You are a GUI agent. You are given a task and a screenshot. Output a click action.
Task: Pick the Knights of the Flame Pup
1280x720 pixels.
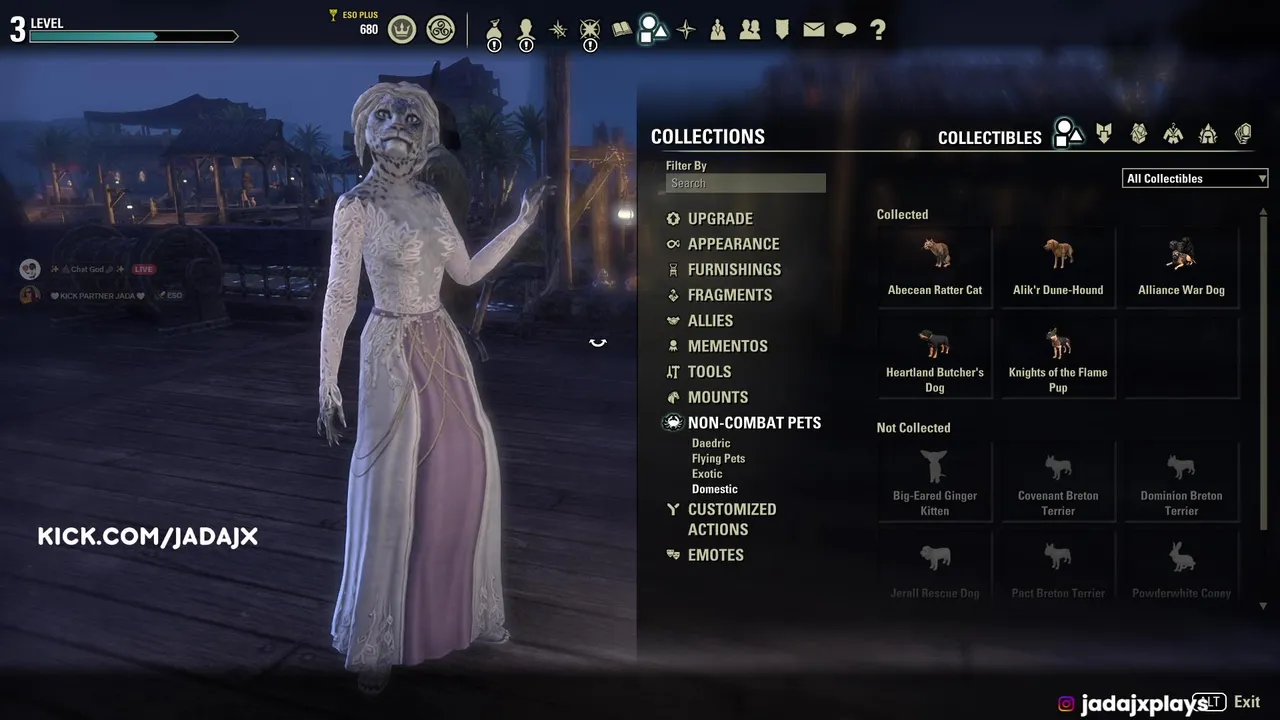pyautogui.click(x=1058, y=356)
